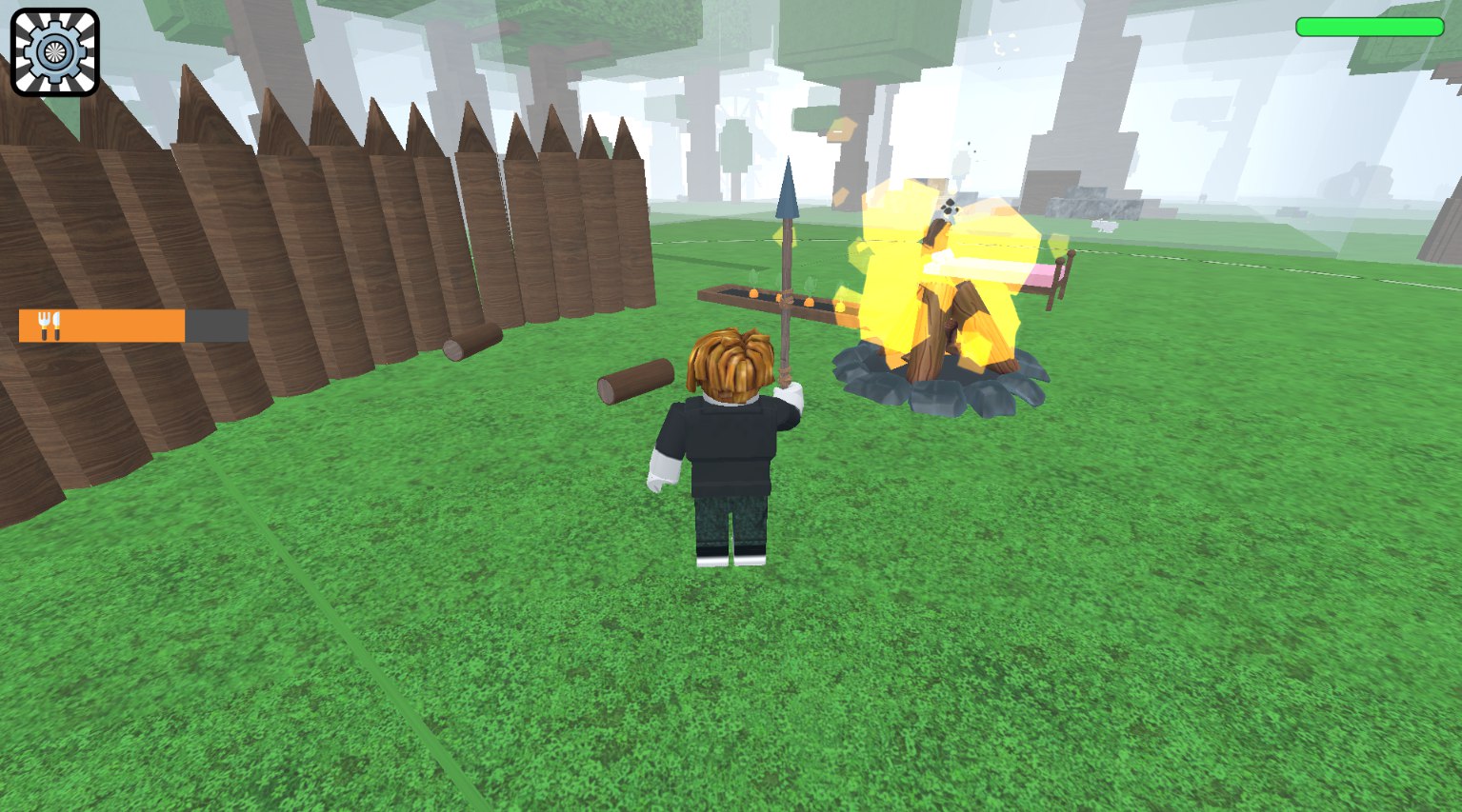Screen dimensions: 1462x812
Task: Select the green health bar tab
Action: 1369,27
